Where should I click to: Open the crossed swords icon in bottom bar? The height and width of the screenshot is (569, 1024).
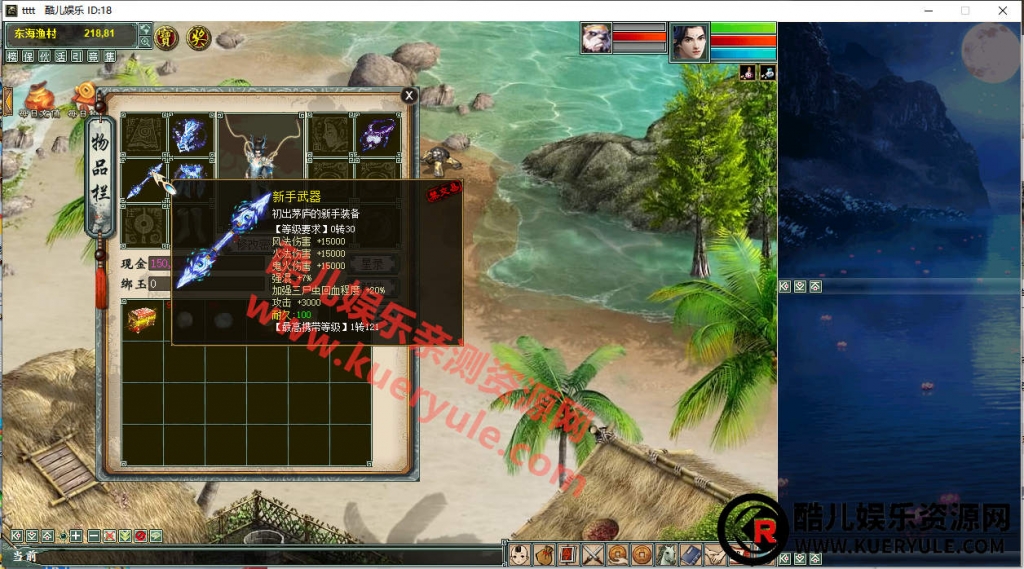click(x=593, y=554)
